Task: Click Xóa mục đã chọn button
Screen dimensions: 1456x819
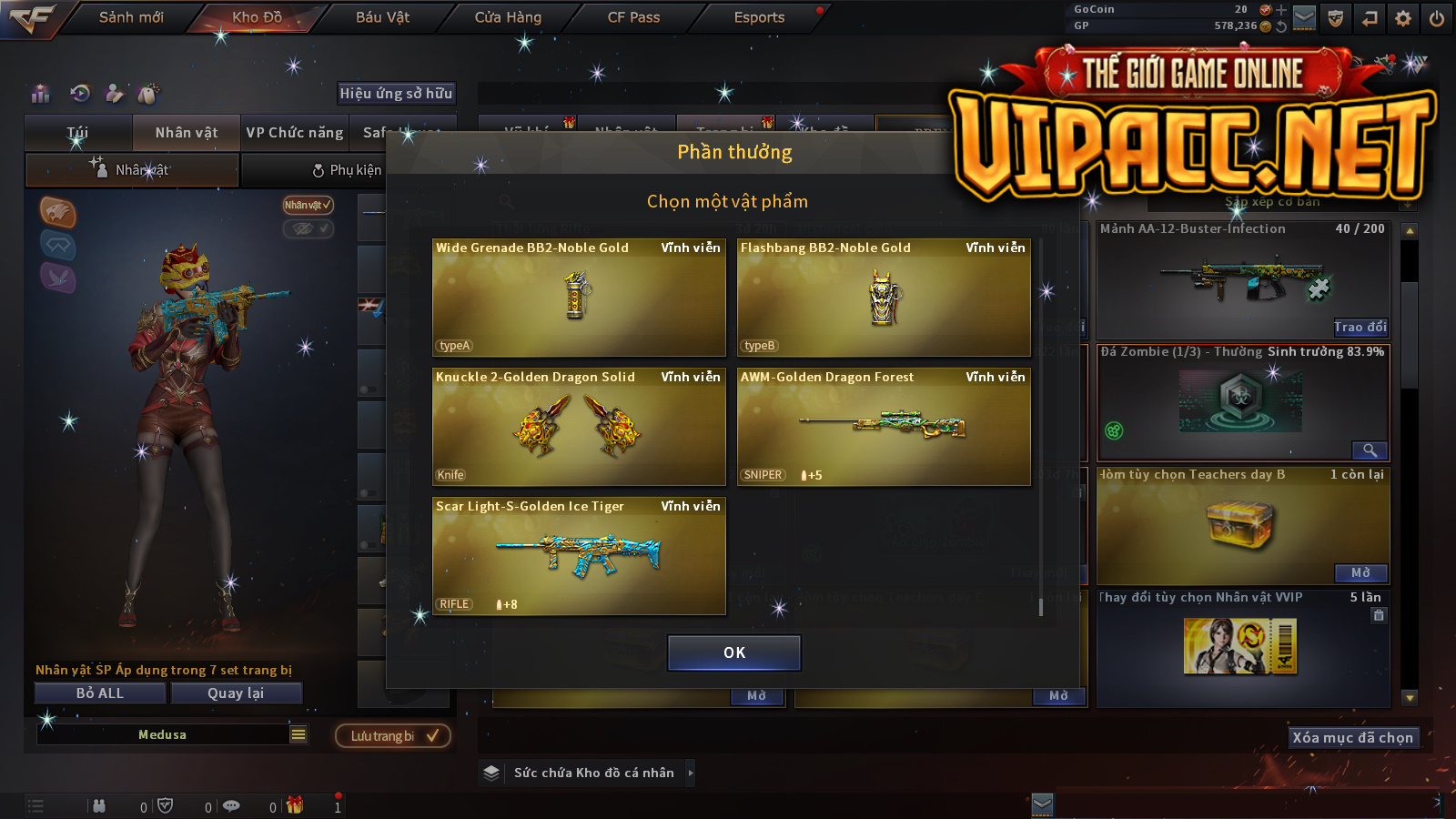Action: pyautogui.click(x=1352, y=738)
